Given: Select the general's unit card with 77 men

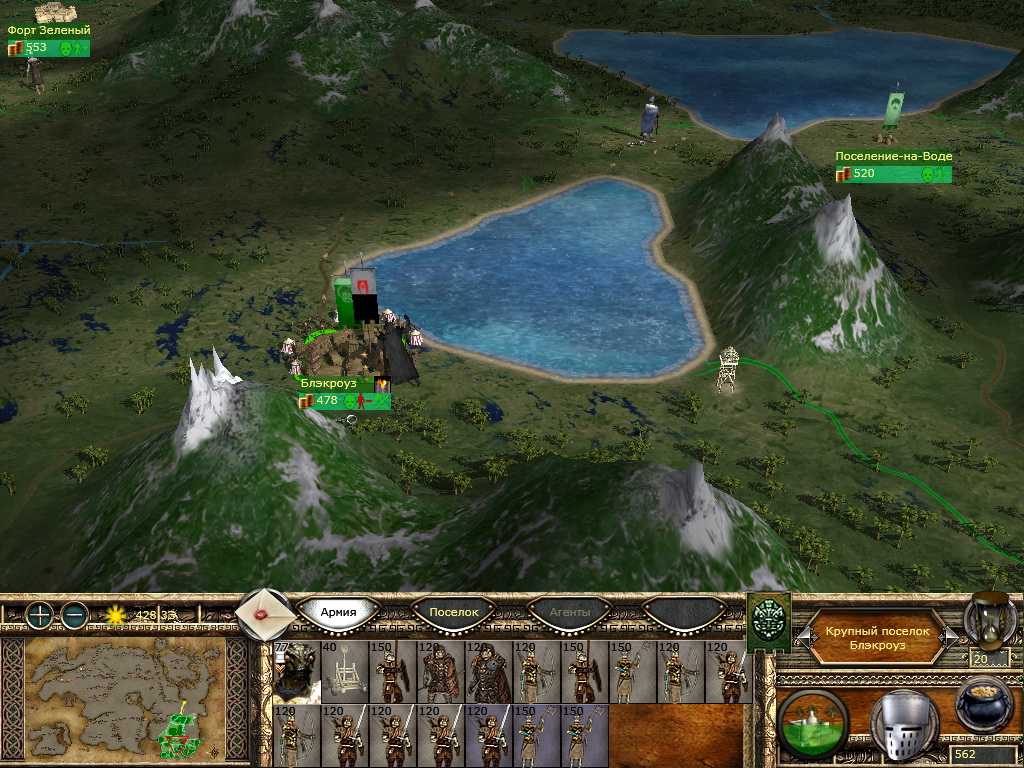Looking at the screenshot, I should pos(296,672).
